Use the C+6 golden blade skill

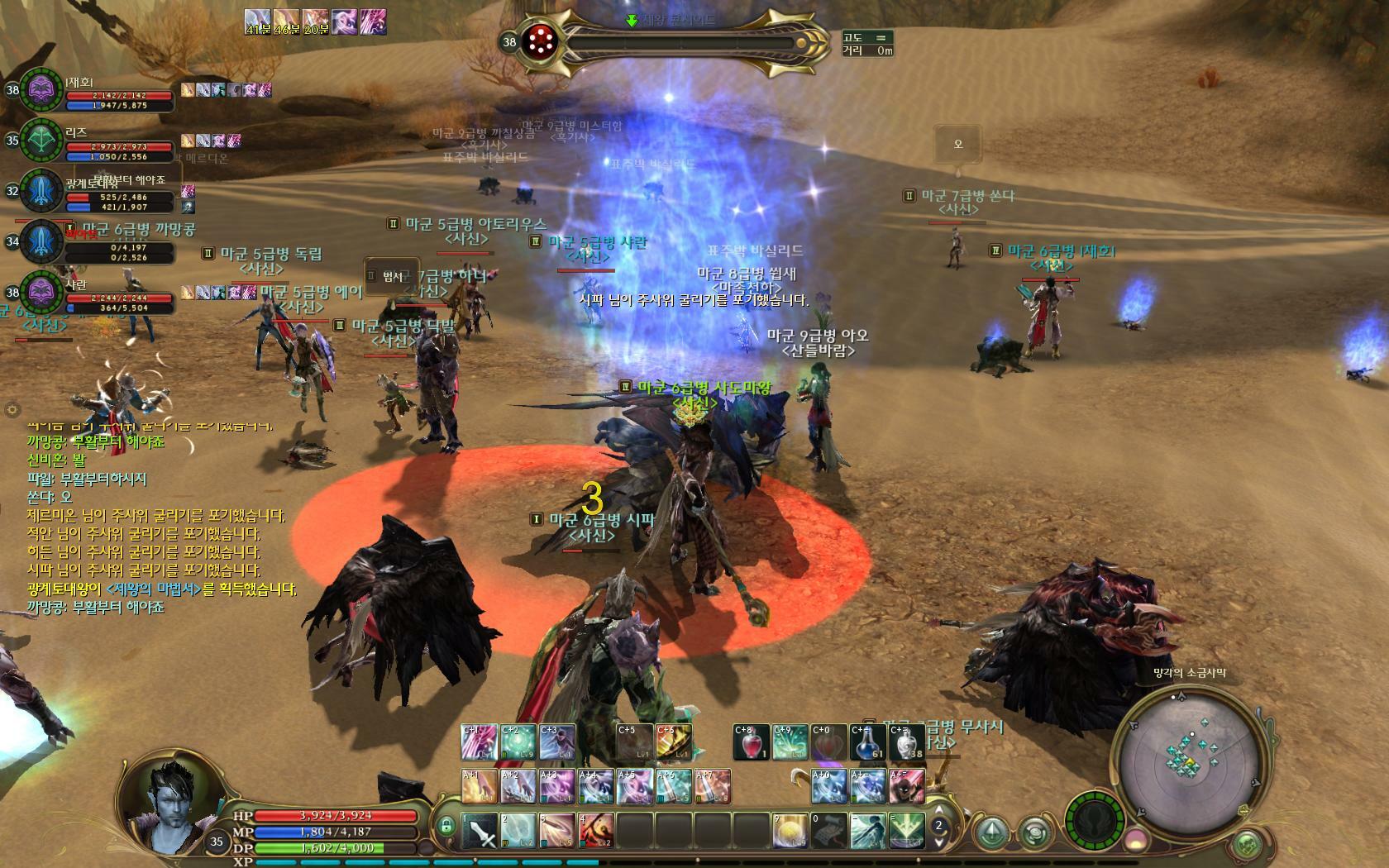[674, 742]
